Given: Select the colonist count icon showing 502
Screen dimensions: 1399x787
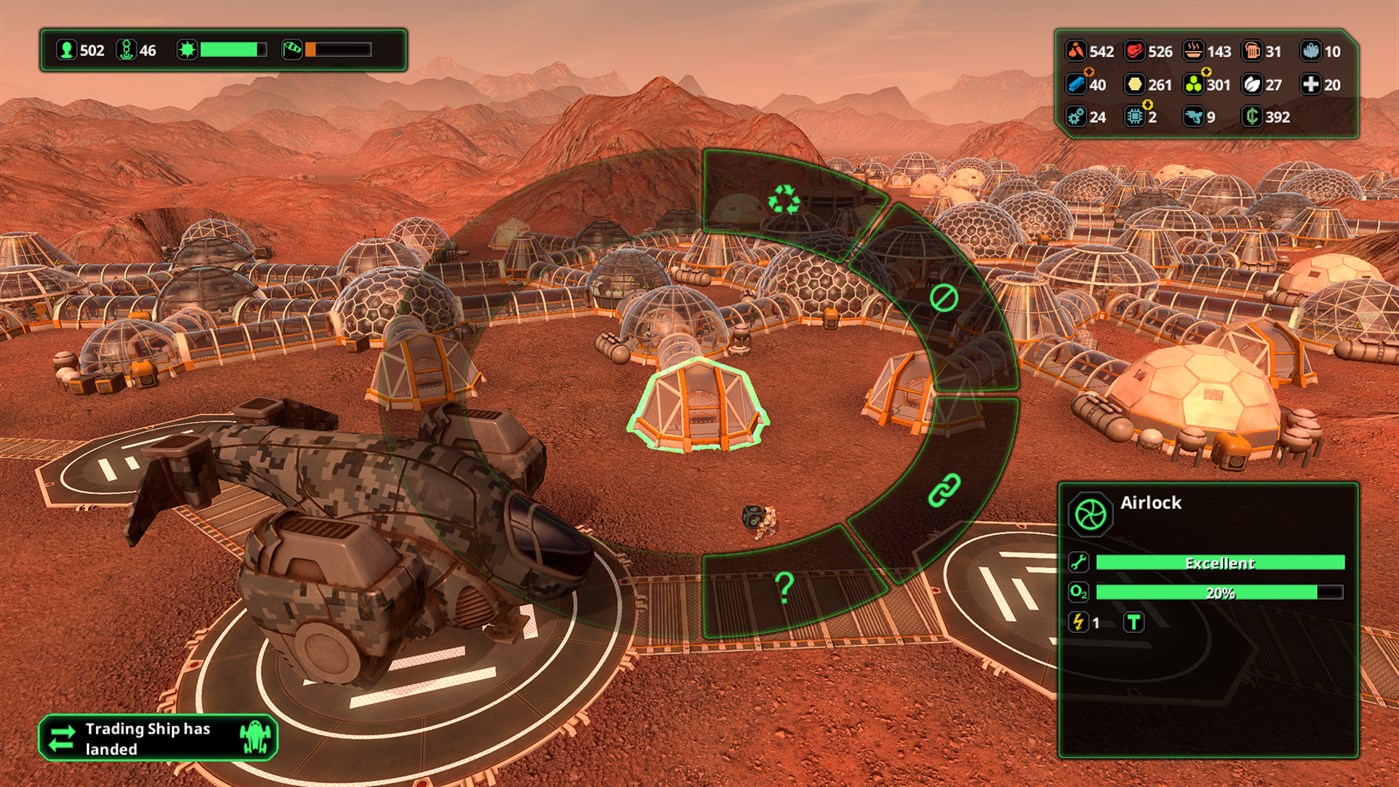Looking at the screenshot, I should [x=65, y=49].
